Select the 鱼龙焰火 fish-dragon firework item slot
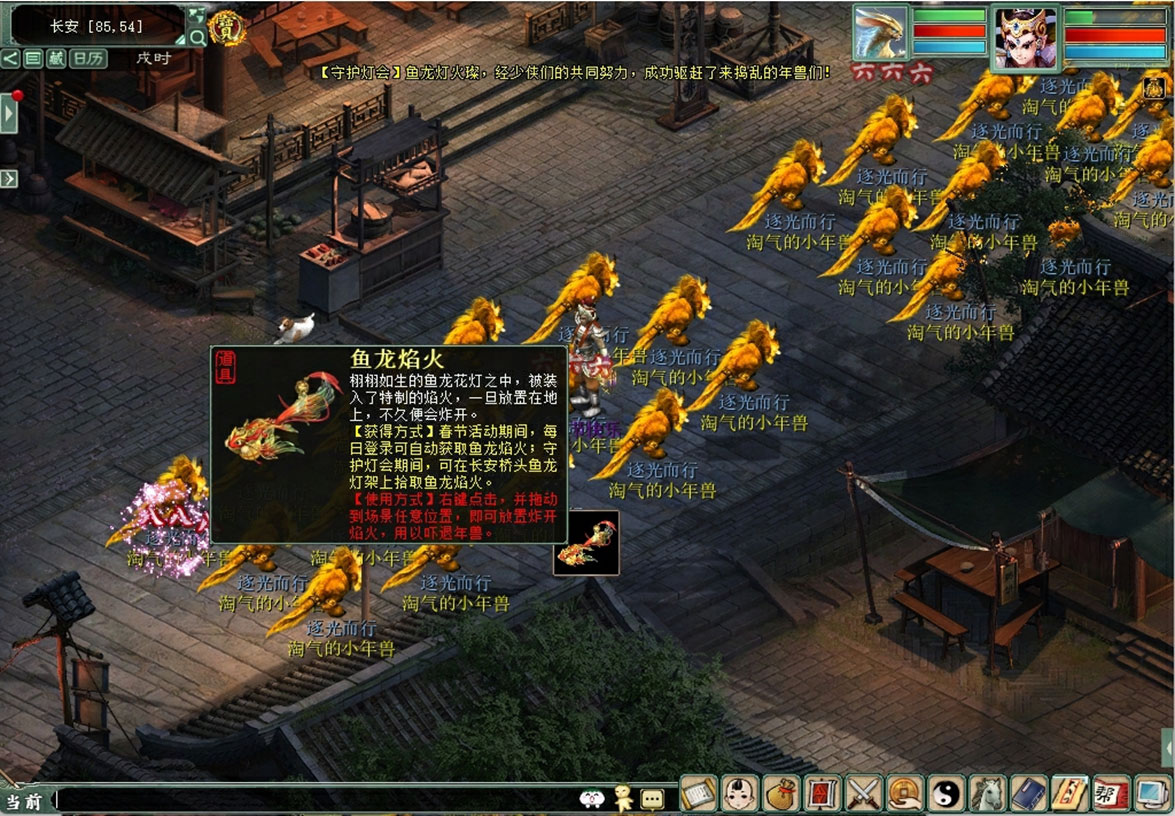The height and width of the screenshot is (816, 1175). [x=586, y=543]
